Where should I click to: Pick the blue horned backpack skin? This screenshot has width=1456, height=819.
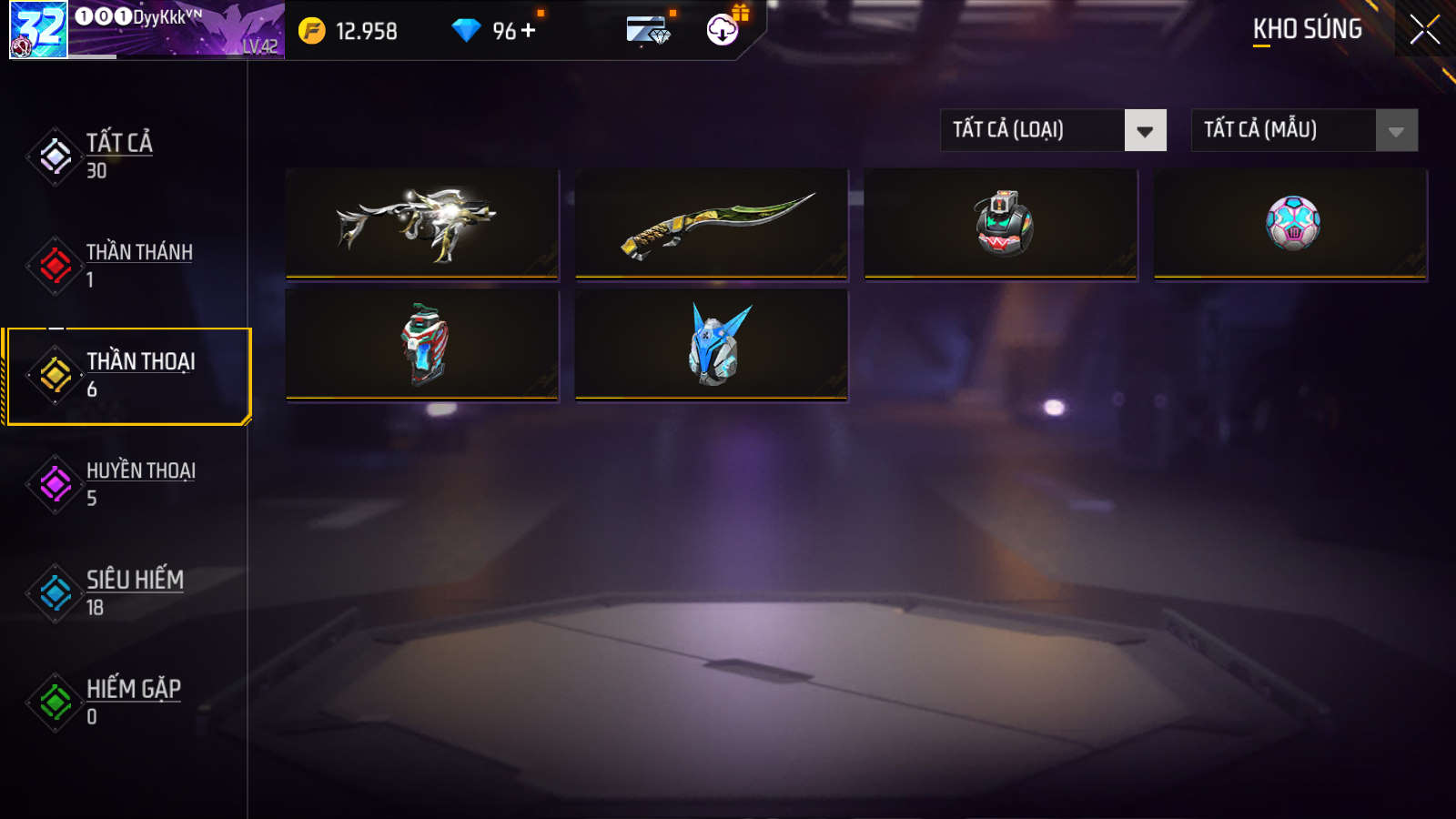(712, 344)
